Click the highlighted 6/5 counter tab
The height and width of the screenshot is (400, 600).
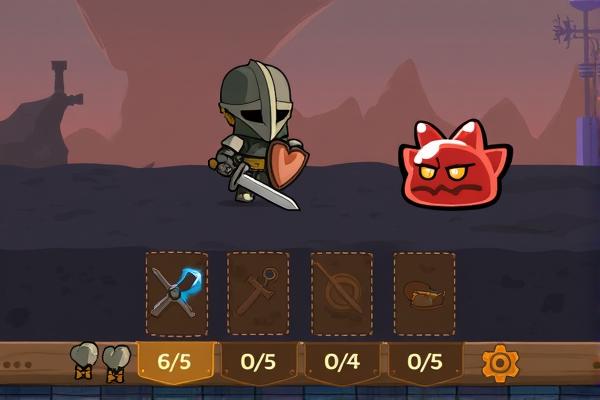tap(175, 362)
